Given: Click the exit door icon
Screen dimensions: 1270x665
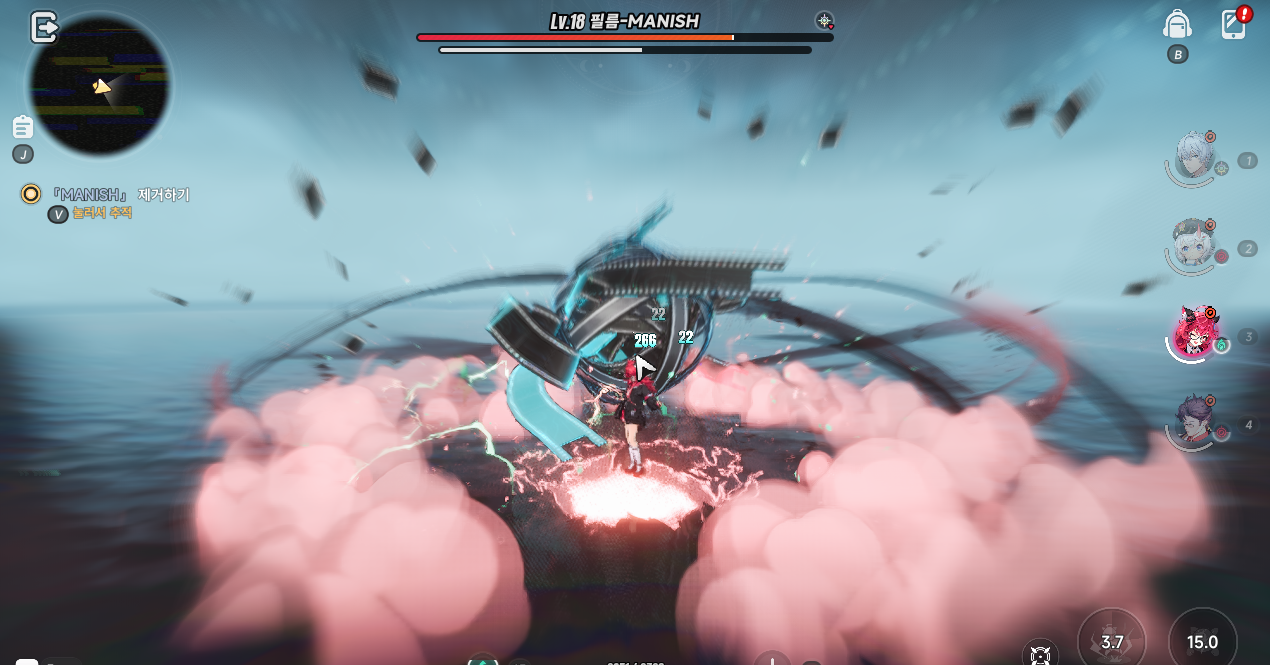Looking at the screenshot, I should click(x=44, y=27).
